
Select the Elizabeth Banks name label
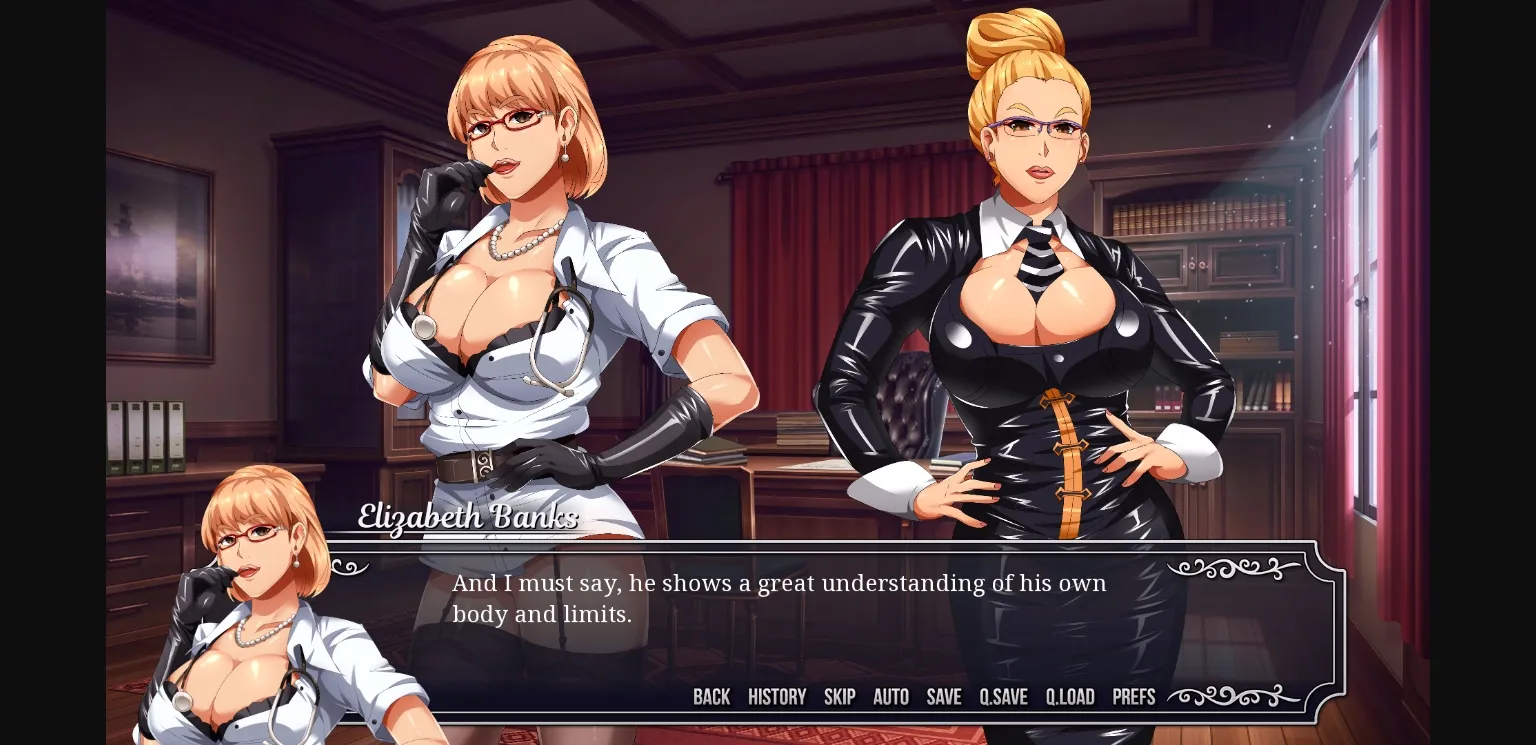coord(466,518)
